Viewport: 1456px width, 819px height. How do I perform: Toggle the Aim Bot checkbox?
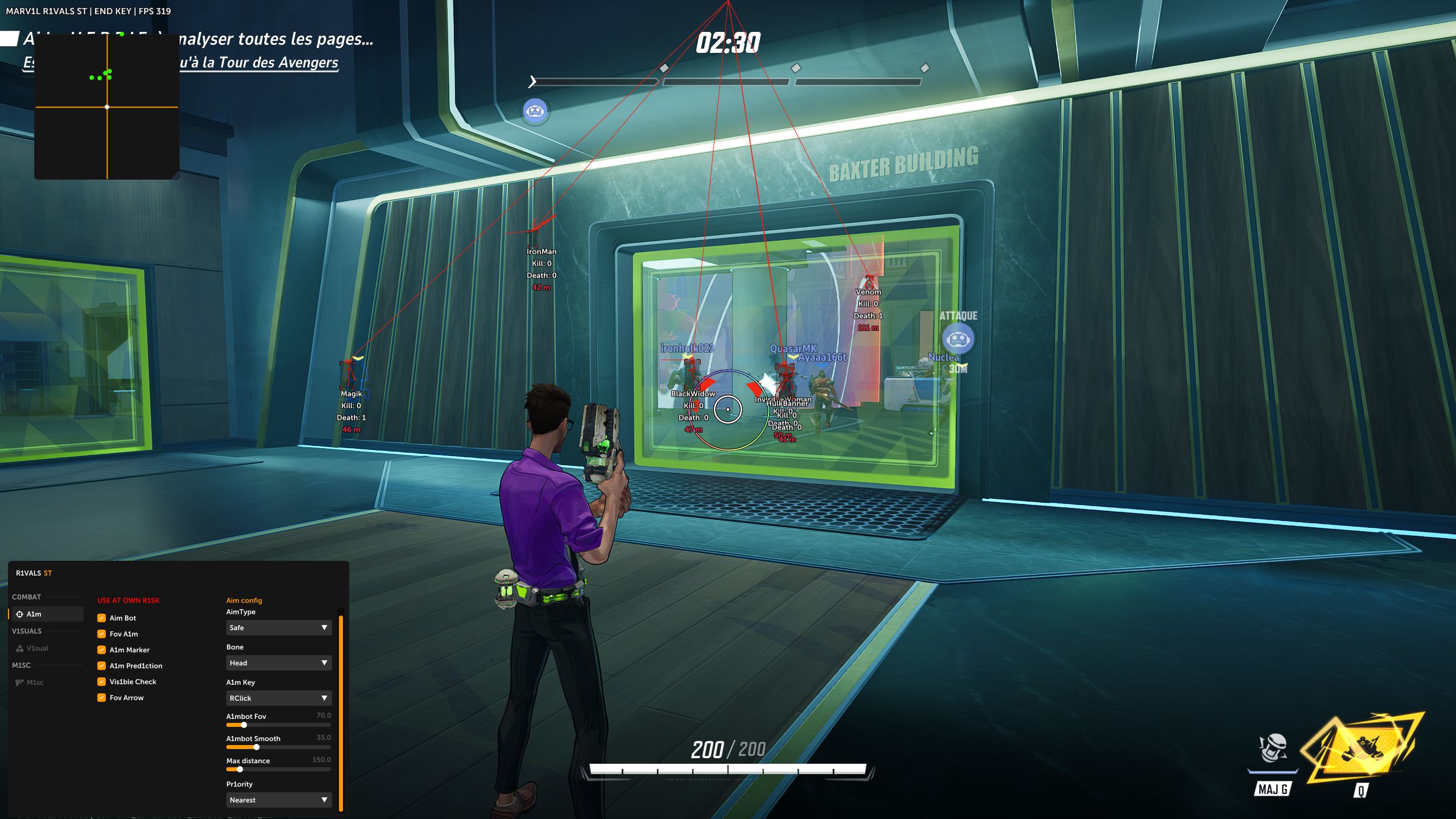click(x=102, y=618)
